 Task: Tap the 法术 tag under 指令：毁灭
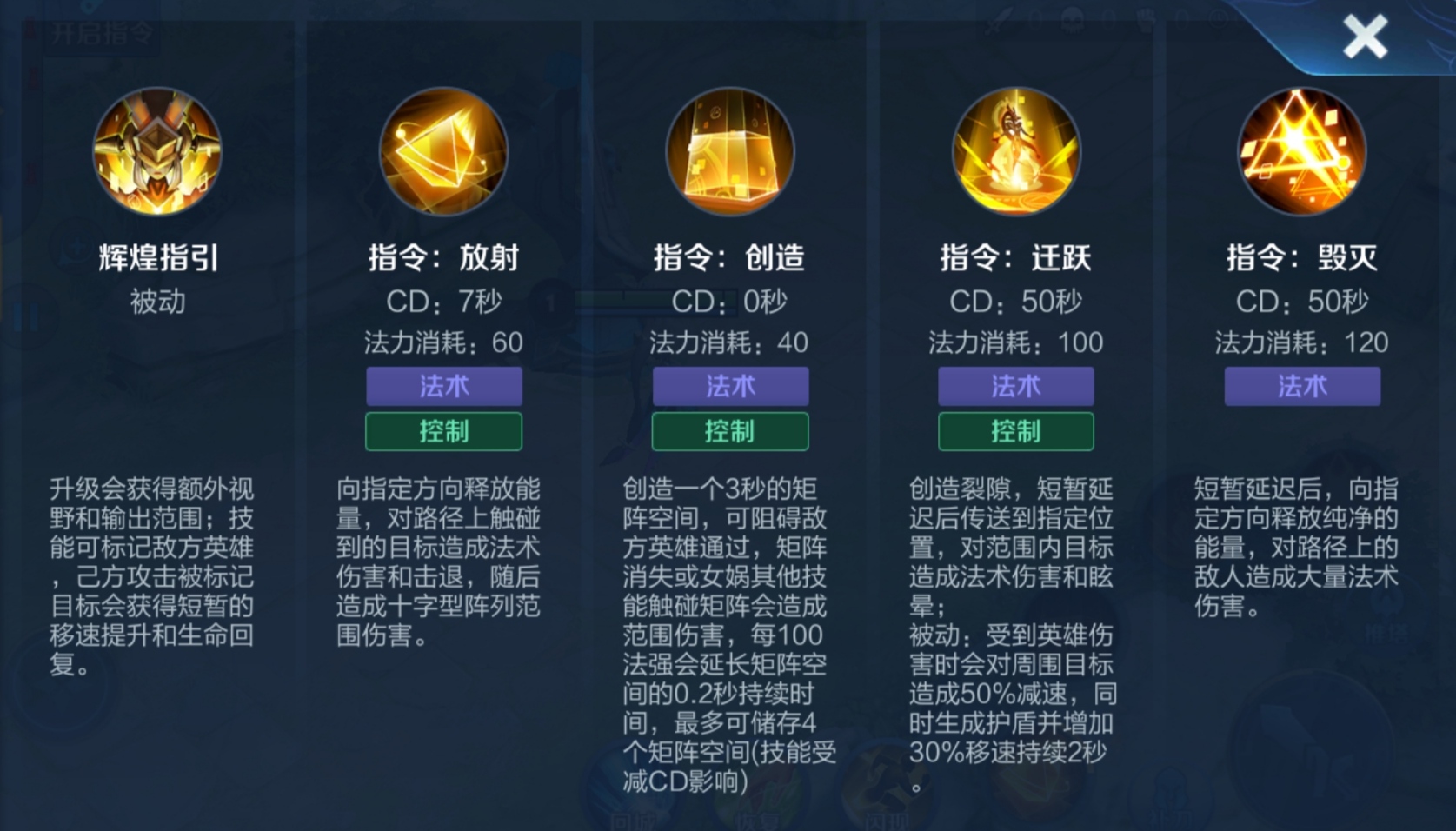click(1300, 386)
